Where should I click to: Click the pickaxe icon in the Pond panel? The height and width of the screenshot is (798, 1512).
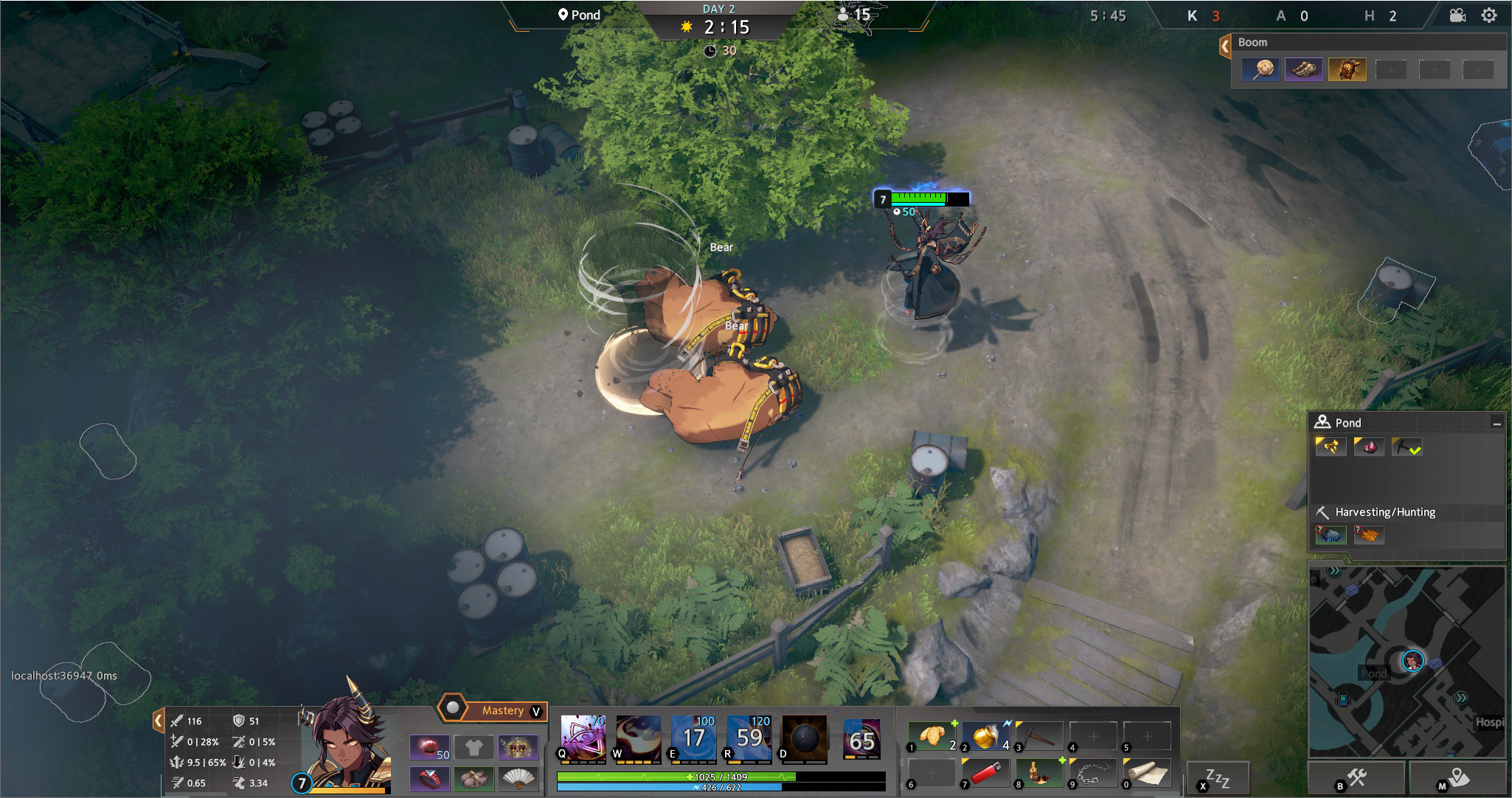pyautogui.click(x=1407, y=446)
